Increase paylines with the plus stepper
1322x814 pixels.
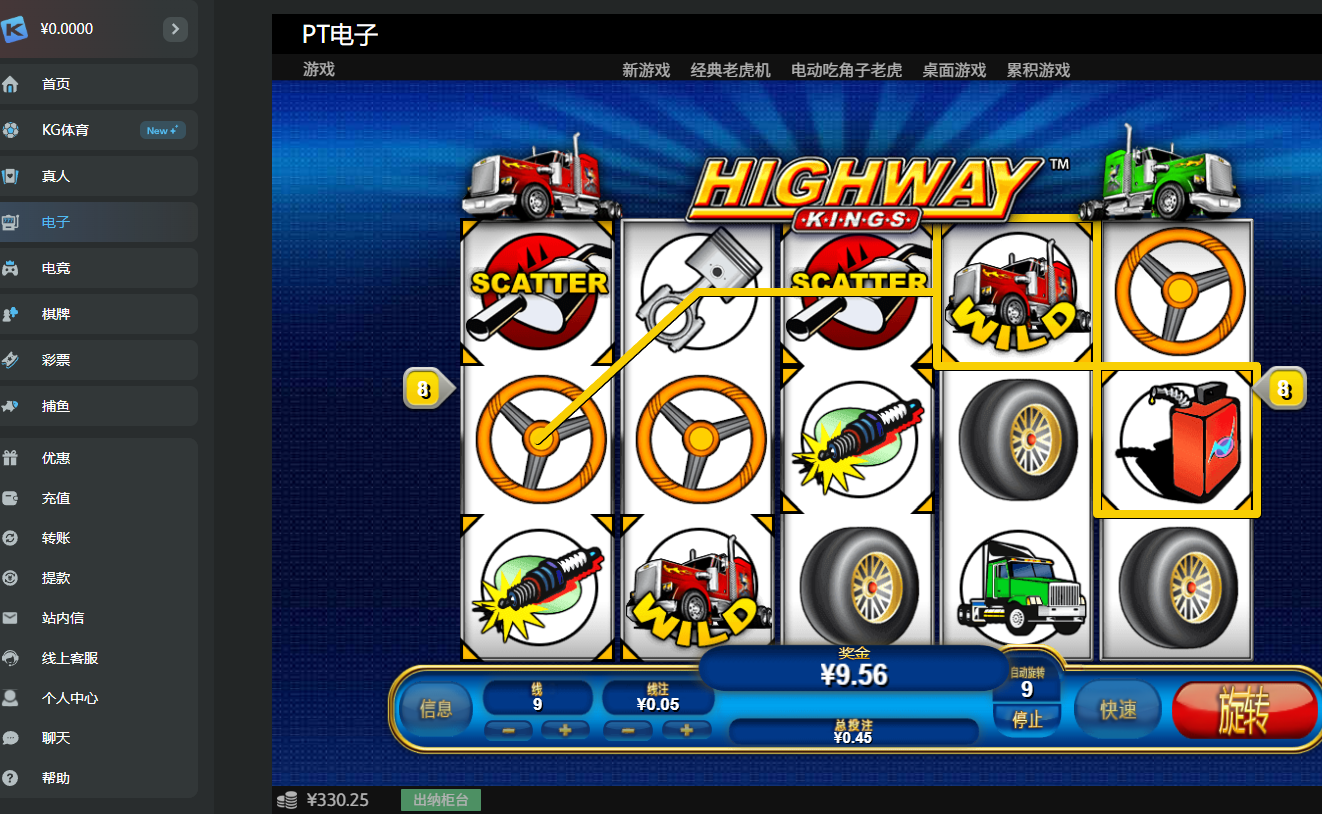[x=565, y=731]
